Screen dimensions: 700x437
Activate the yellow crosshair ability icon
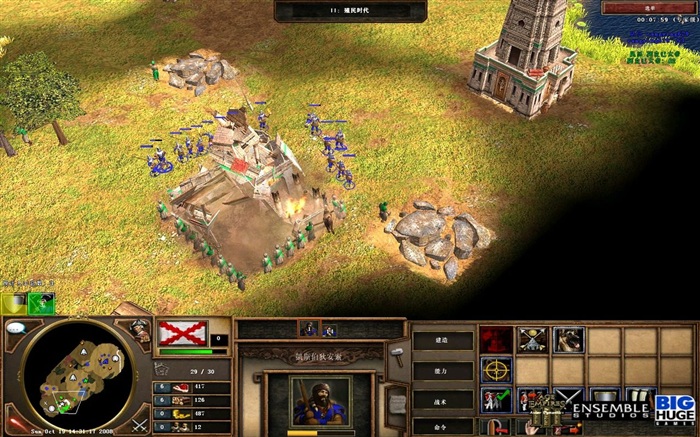pyautogui.click(x=495, y=371)
